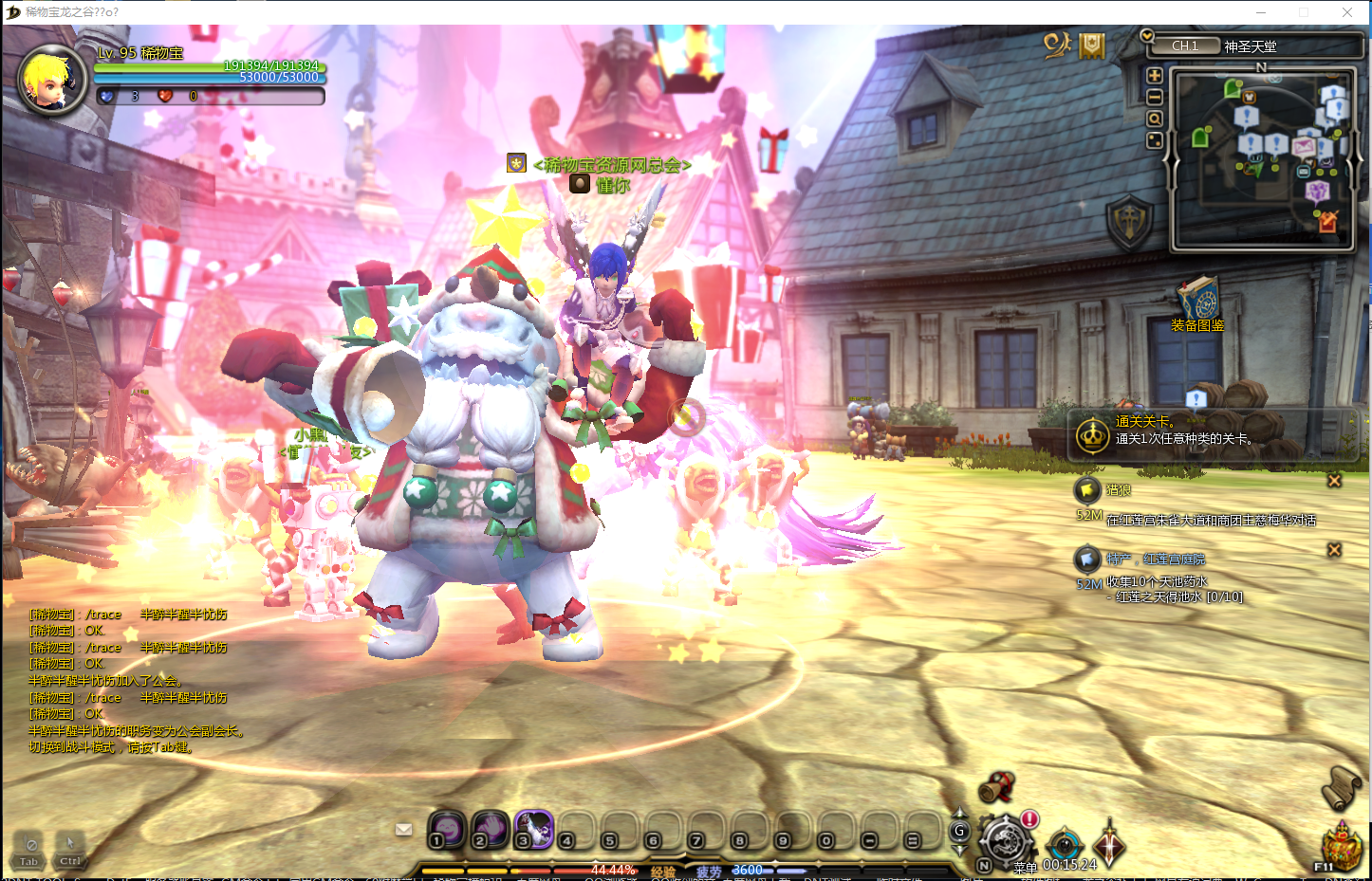Close the 特产 红莲宫庭院 quest tracker entry
The height and width of the screenshot is (881, 1372).
[1334, 549]
